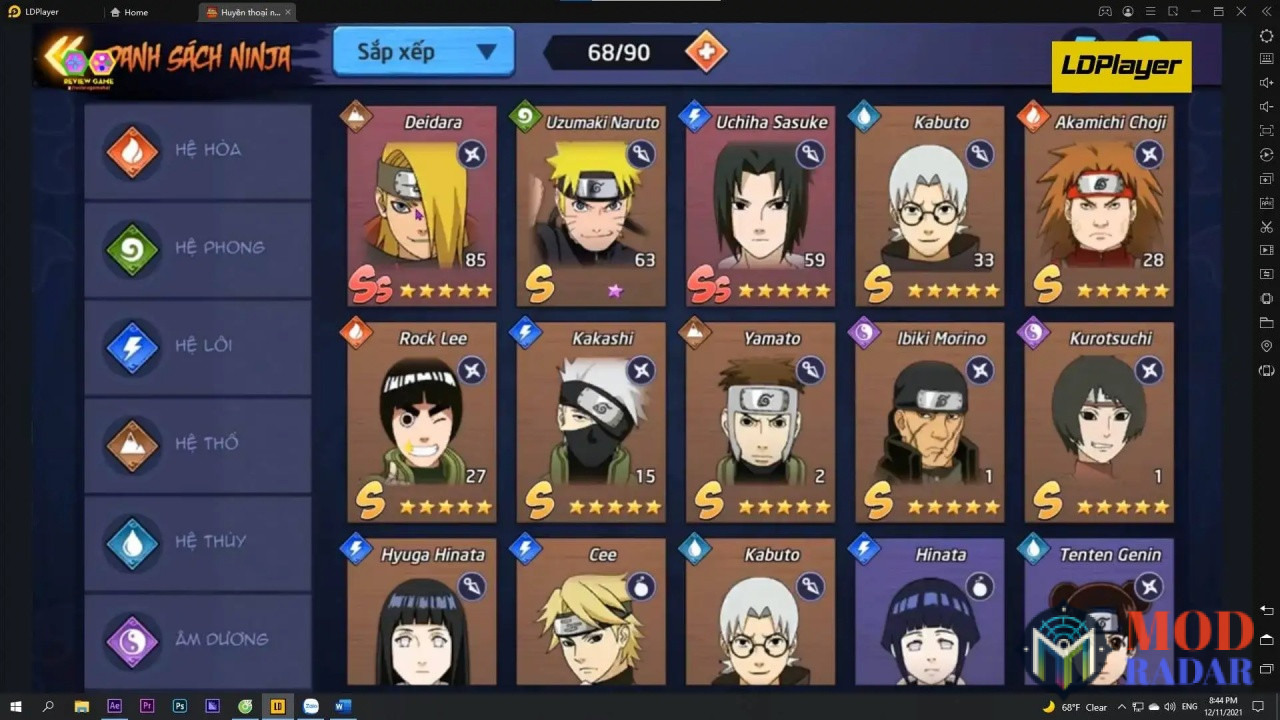Filter by Hệ Phong wind element
The height and width of the screenshot is (720, 1280).
(198, 248)
